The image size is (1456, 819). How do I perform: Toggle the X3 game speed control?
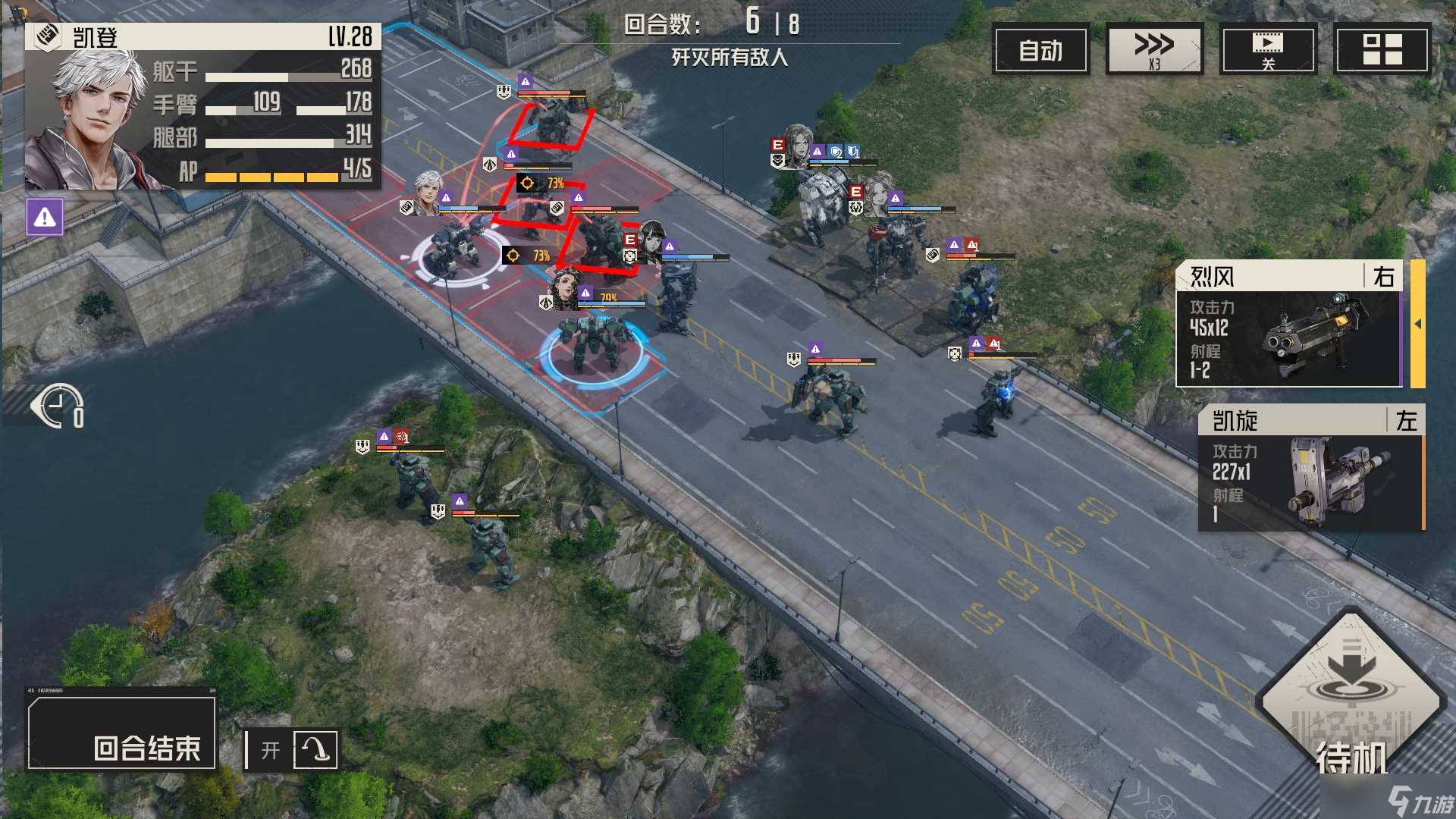click(1154, 49)
